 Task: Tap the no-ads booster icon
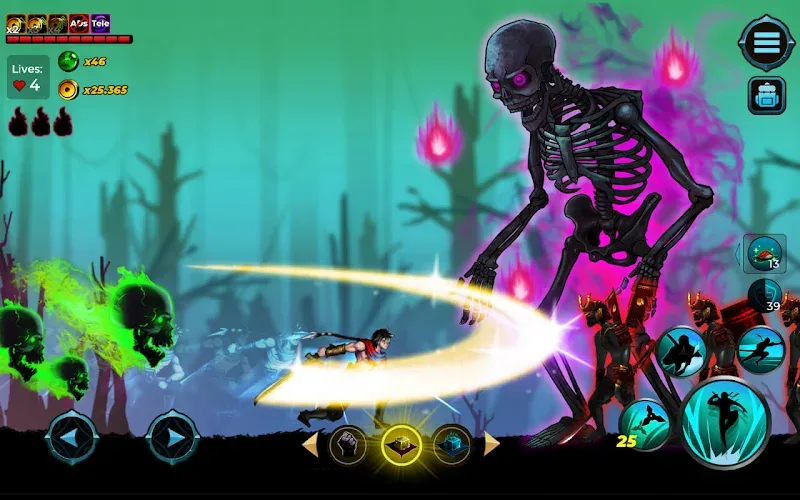[78, 23]
